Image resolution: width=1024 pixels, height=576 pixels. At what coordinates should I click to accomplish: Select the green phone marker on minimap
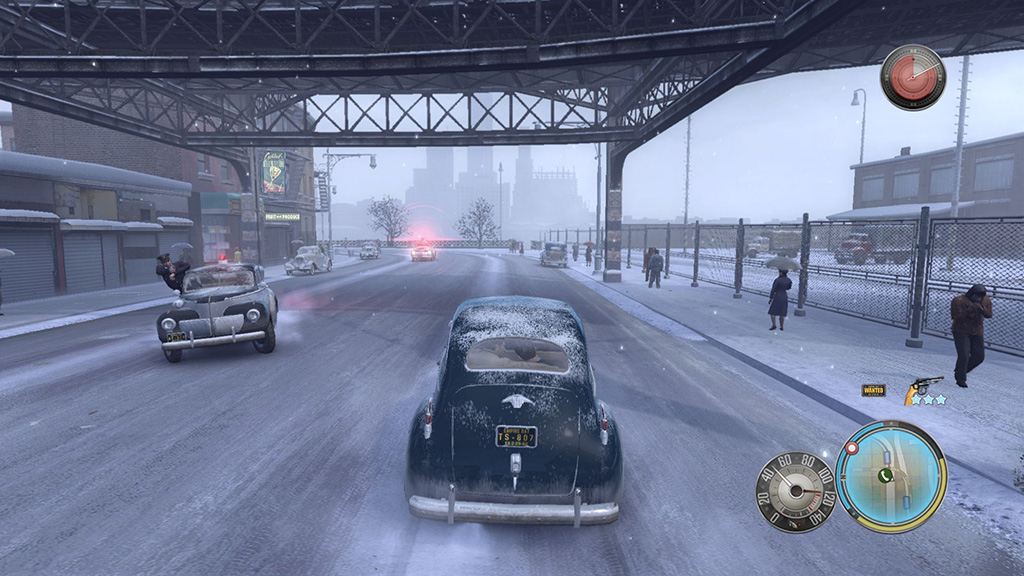click(x=885, y=476)
